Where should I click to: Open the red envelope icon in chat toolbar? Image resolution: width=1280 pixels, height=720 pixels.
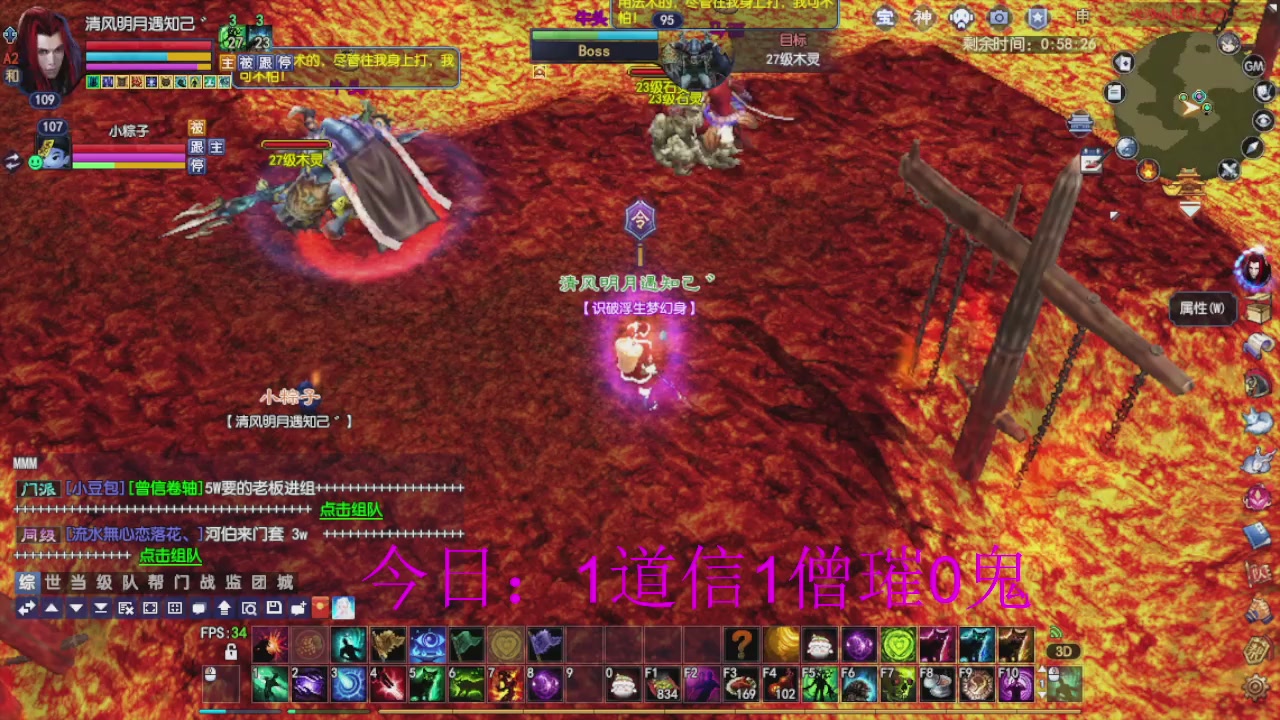pos(320,608)
